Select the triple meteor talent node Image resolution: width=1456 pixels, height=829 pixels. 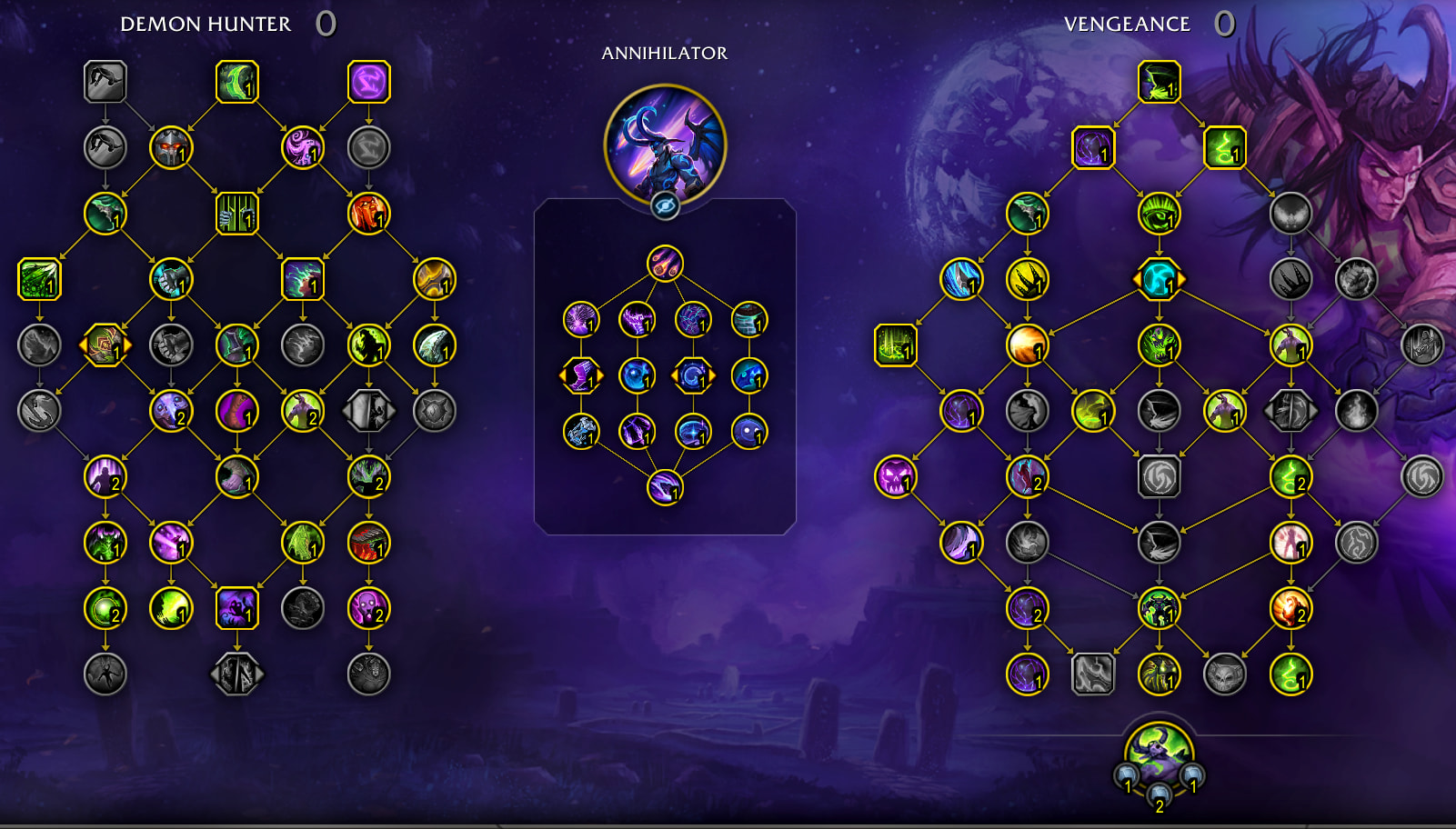pos(665,264)
